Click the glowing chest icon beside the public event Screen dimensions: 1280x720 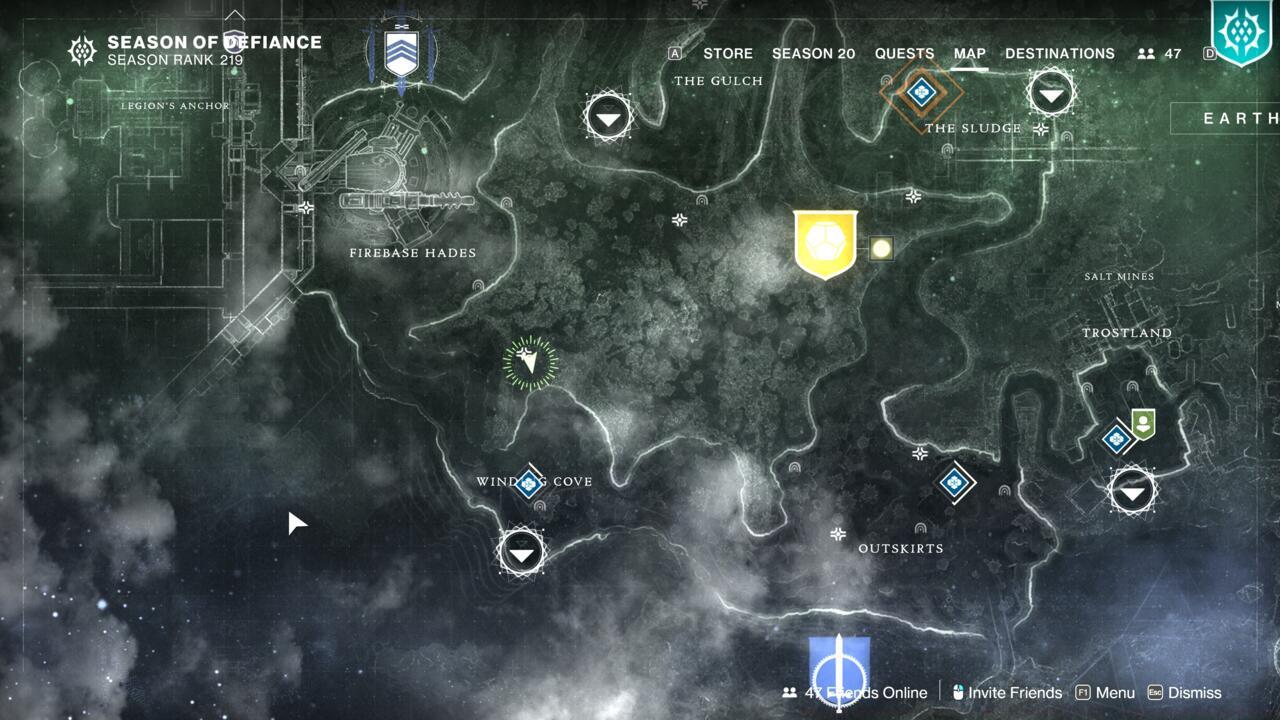[881, 248]
